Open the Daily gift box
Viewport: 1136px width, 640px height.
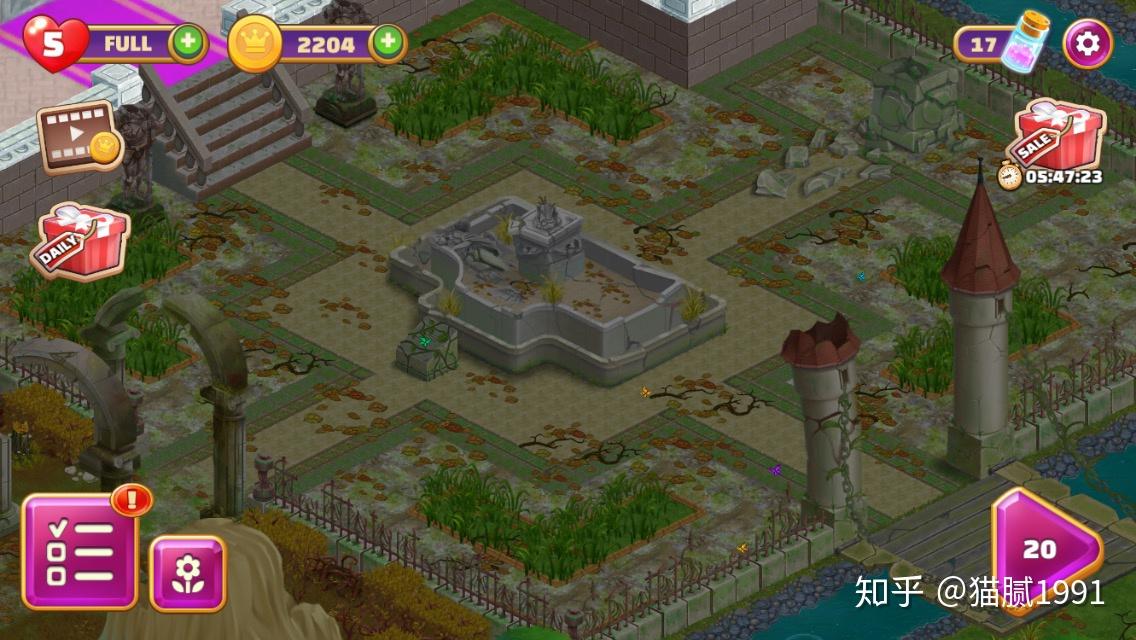[81, 241]
